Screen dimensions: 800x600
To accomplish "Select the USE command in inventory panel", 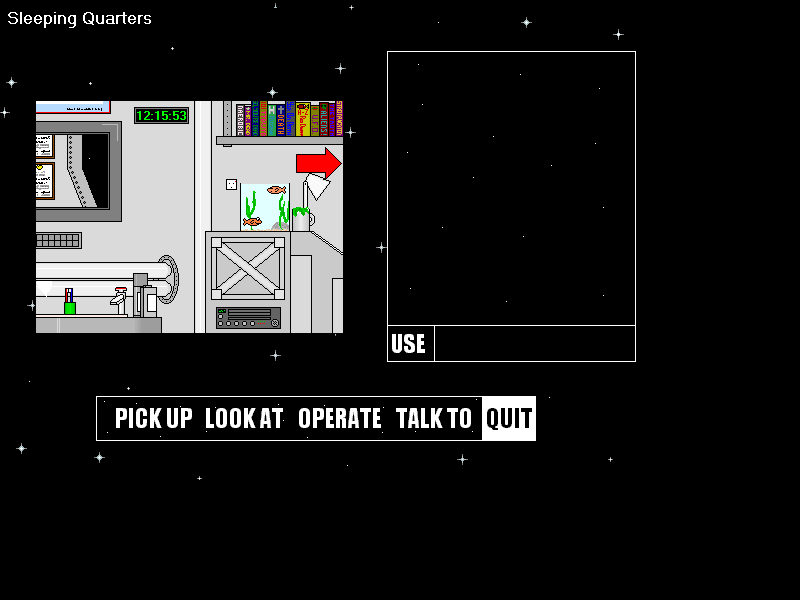I will click(409, 344).
